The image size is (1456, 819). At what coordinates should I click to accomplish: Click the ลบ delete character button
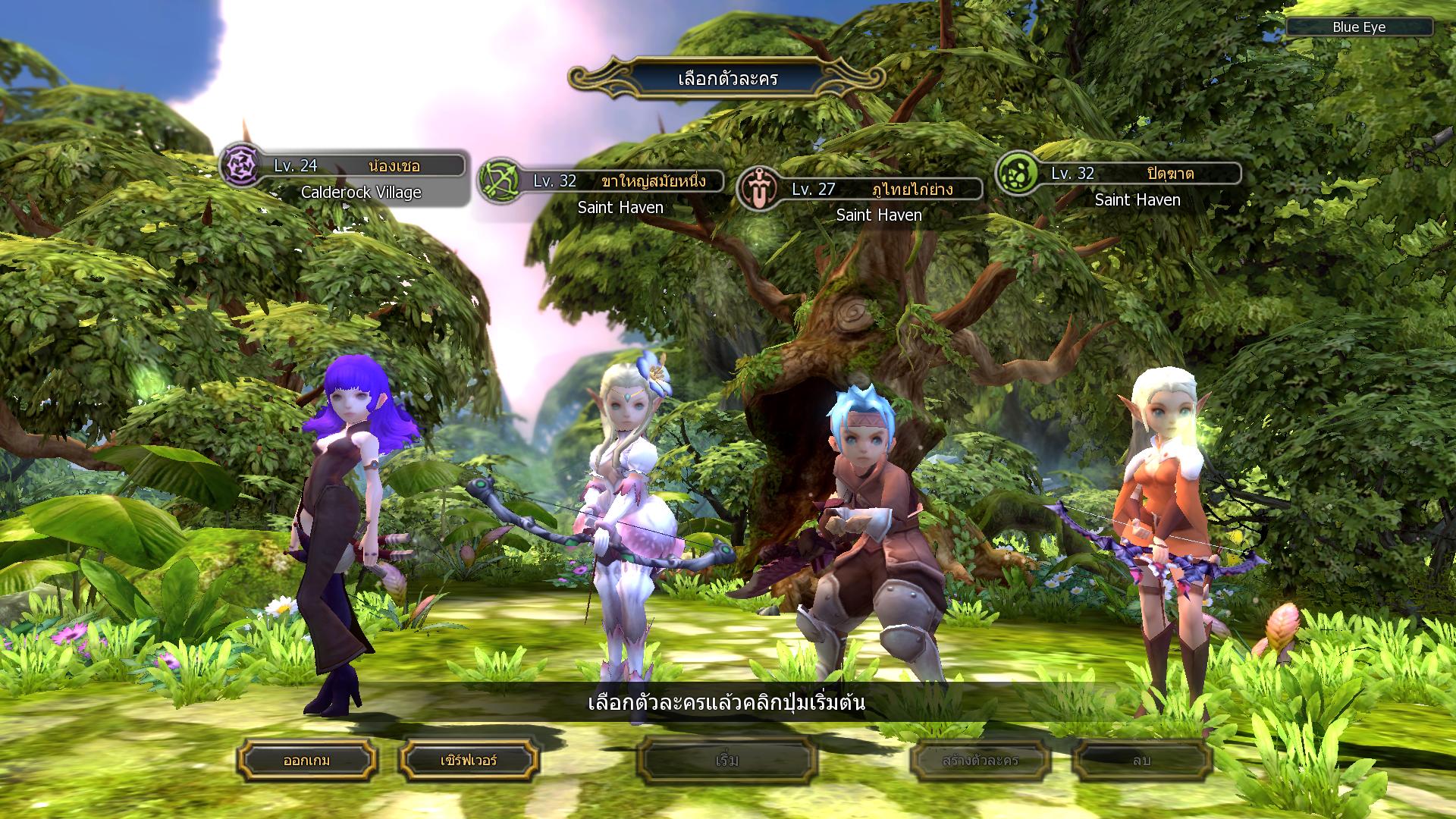coord(1142,760)
